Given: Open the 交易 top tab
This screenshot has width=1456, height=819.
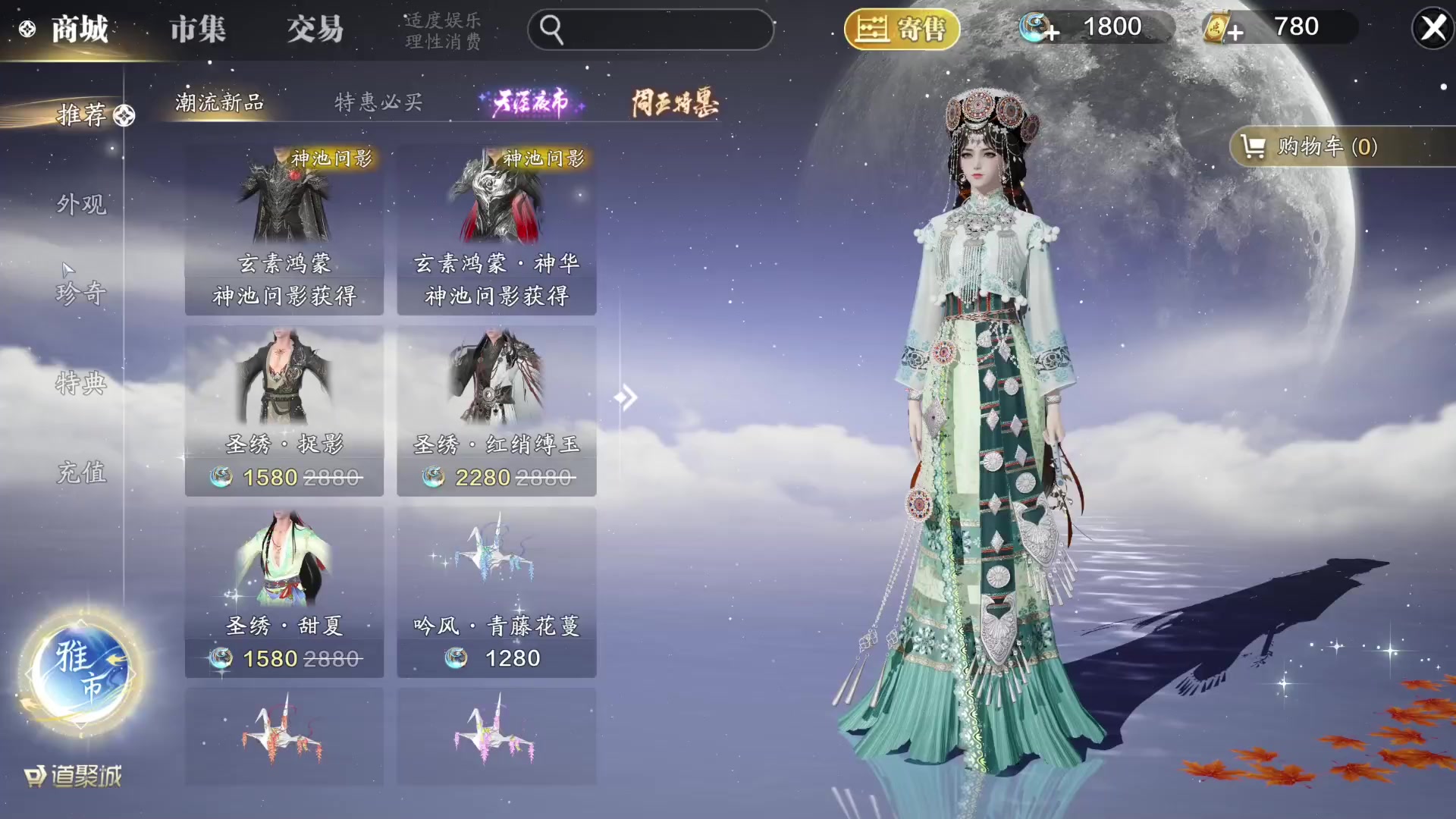Looking at the screenshot, I should [315, 30].
